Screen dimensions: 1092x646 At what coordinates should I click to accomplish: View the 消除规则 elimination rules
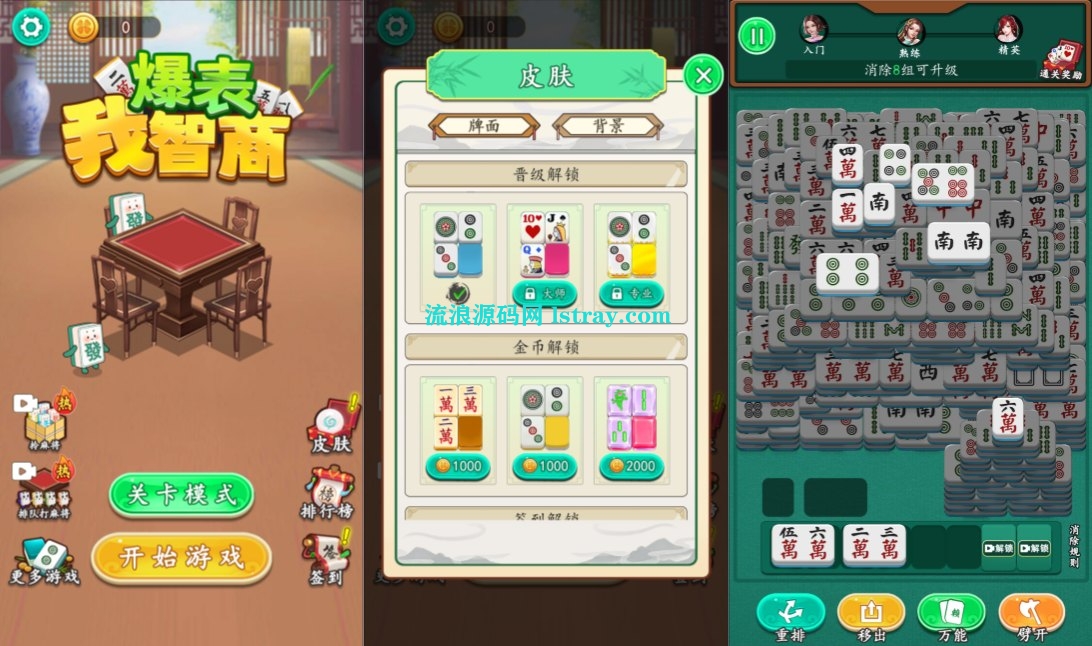[1074, 546]
